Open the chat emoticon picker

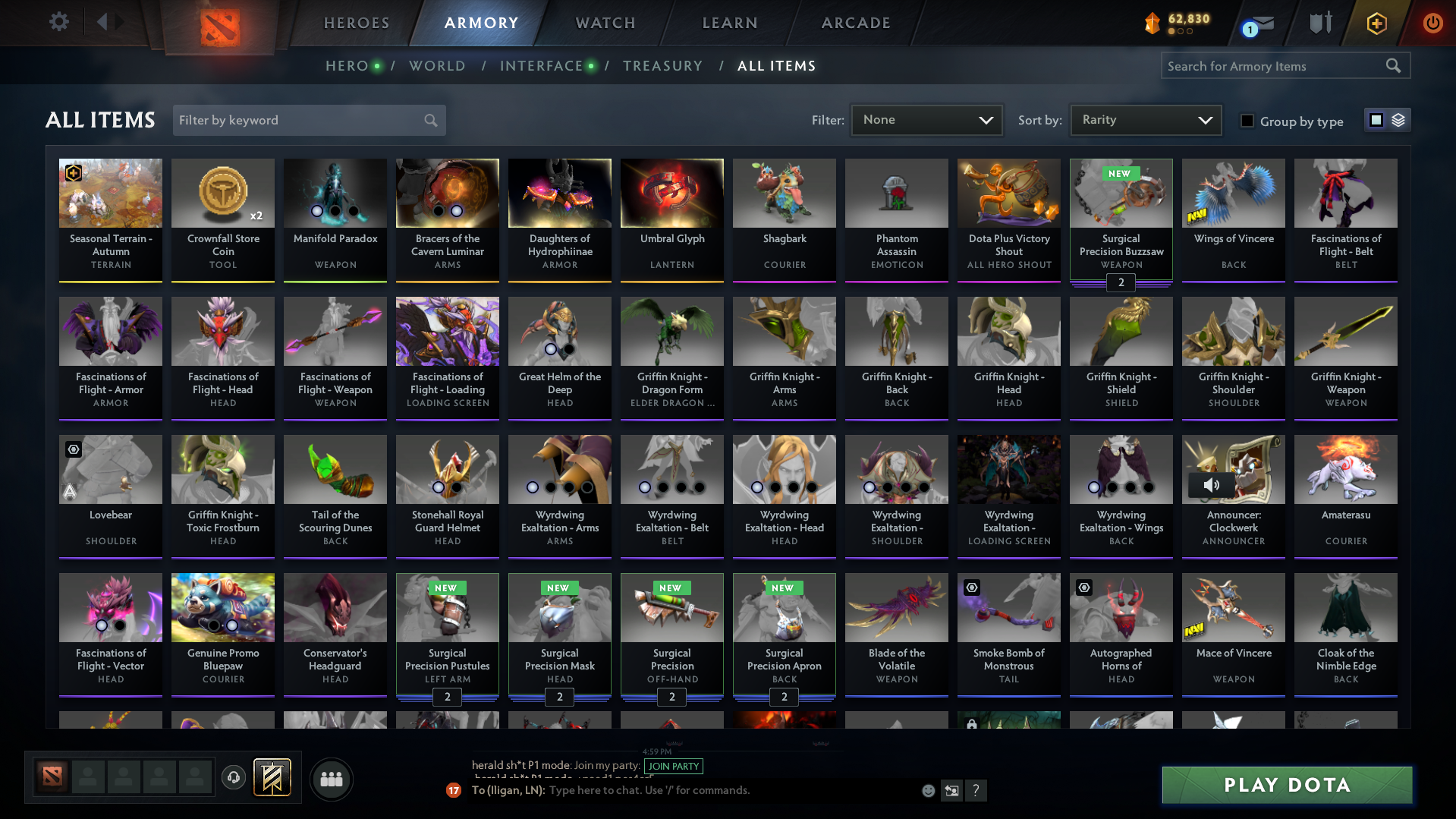click(927, 790)
